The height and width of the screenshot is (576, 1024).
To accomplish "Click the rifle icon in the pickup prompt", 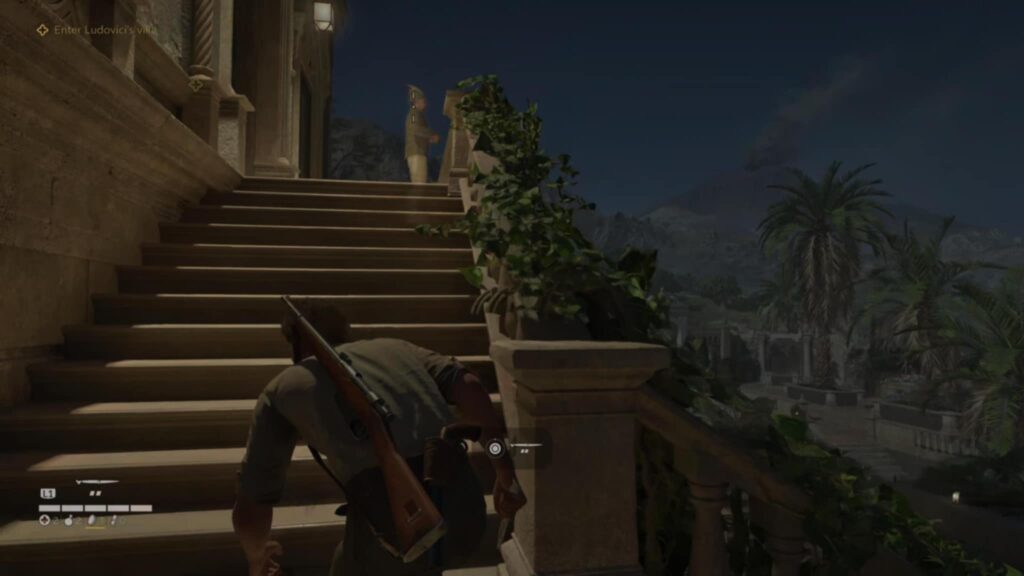I will coord(525,444).
